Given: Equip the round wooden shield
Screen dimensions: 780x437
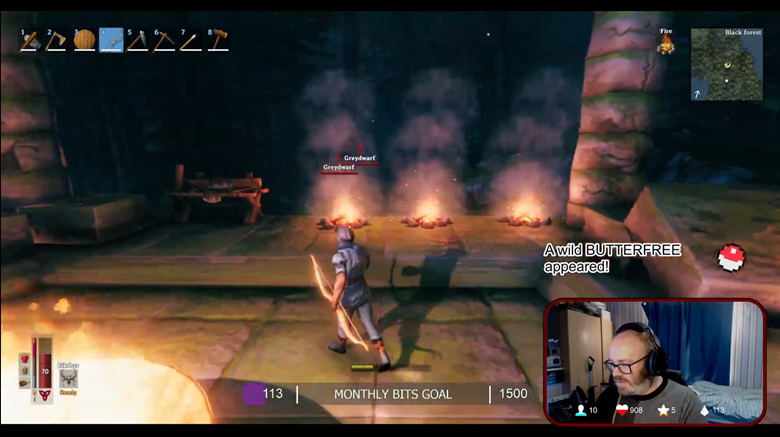Looking at the screenshot, I should coord(84,41).
